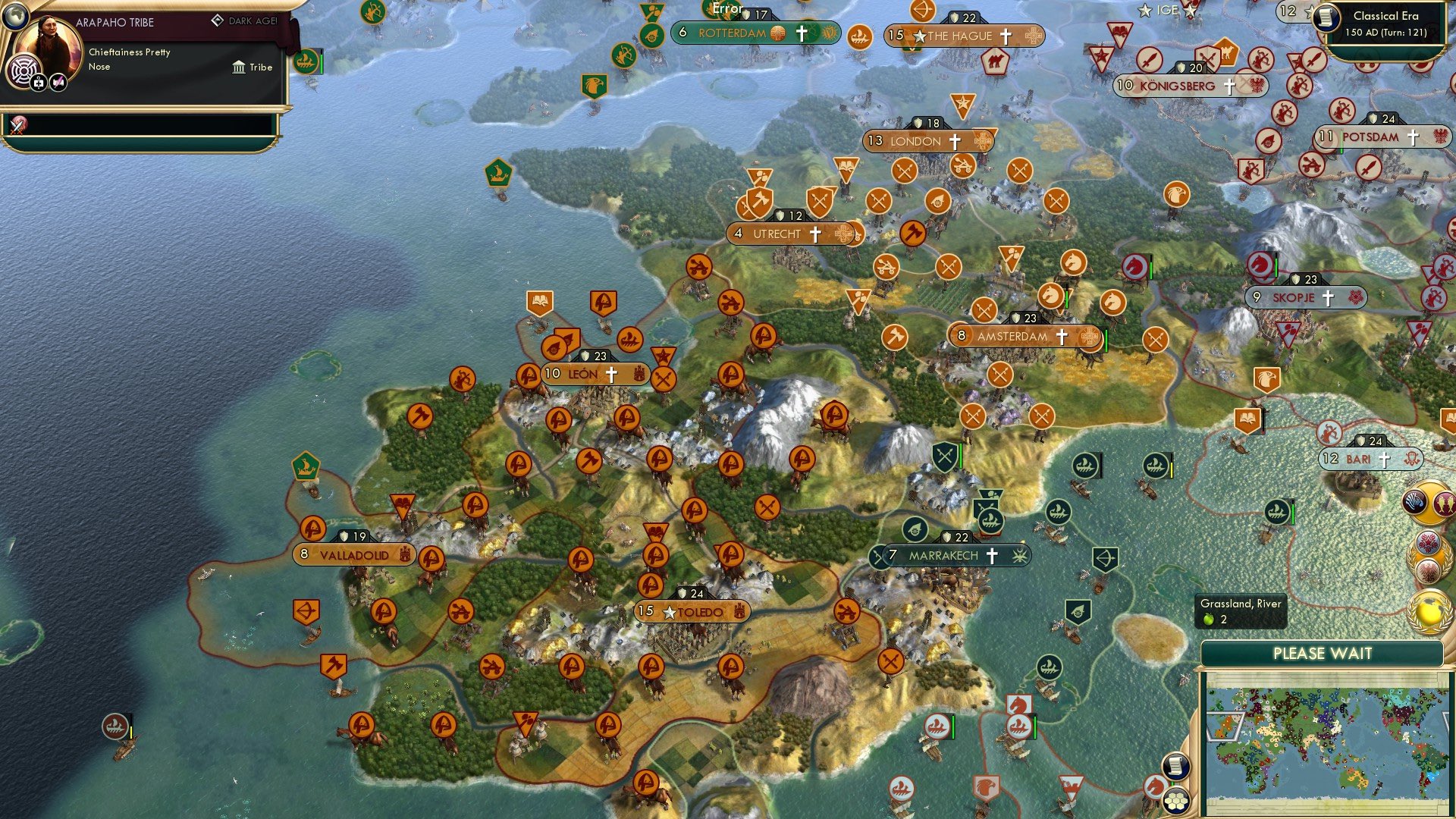The width and height of the screenshot is (1456, 819).
Task: Click the fish notification icon on the right
Action: point(1447,501)
